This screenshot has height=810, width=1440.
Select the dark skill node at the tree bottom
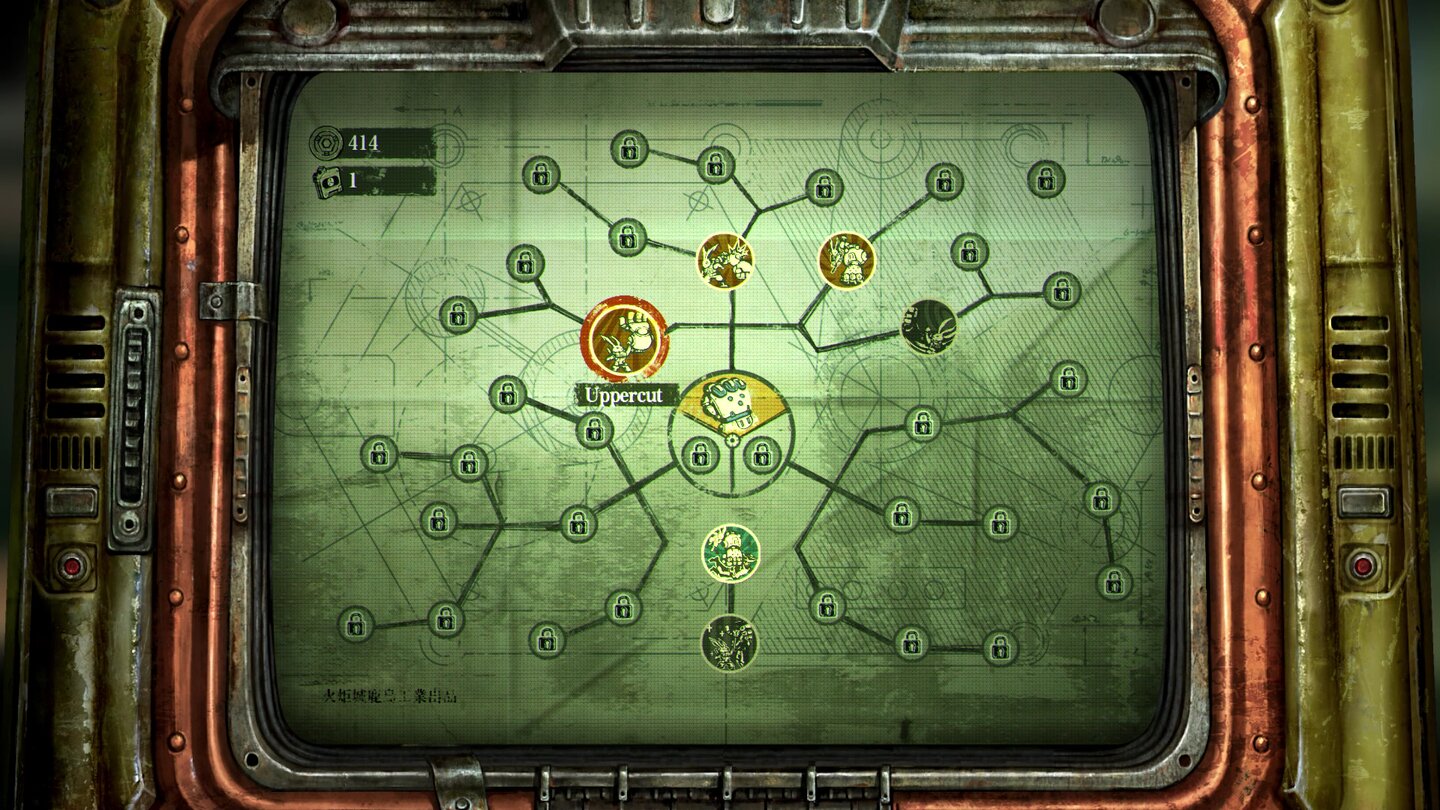coord(732,643)
